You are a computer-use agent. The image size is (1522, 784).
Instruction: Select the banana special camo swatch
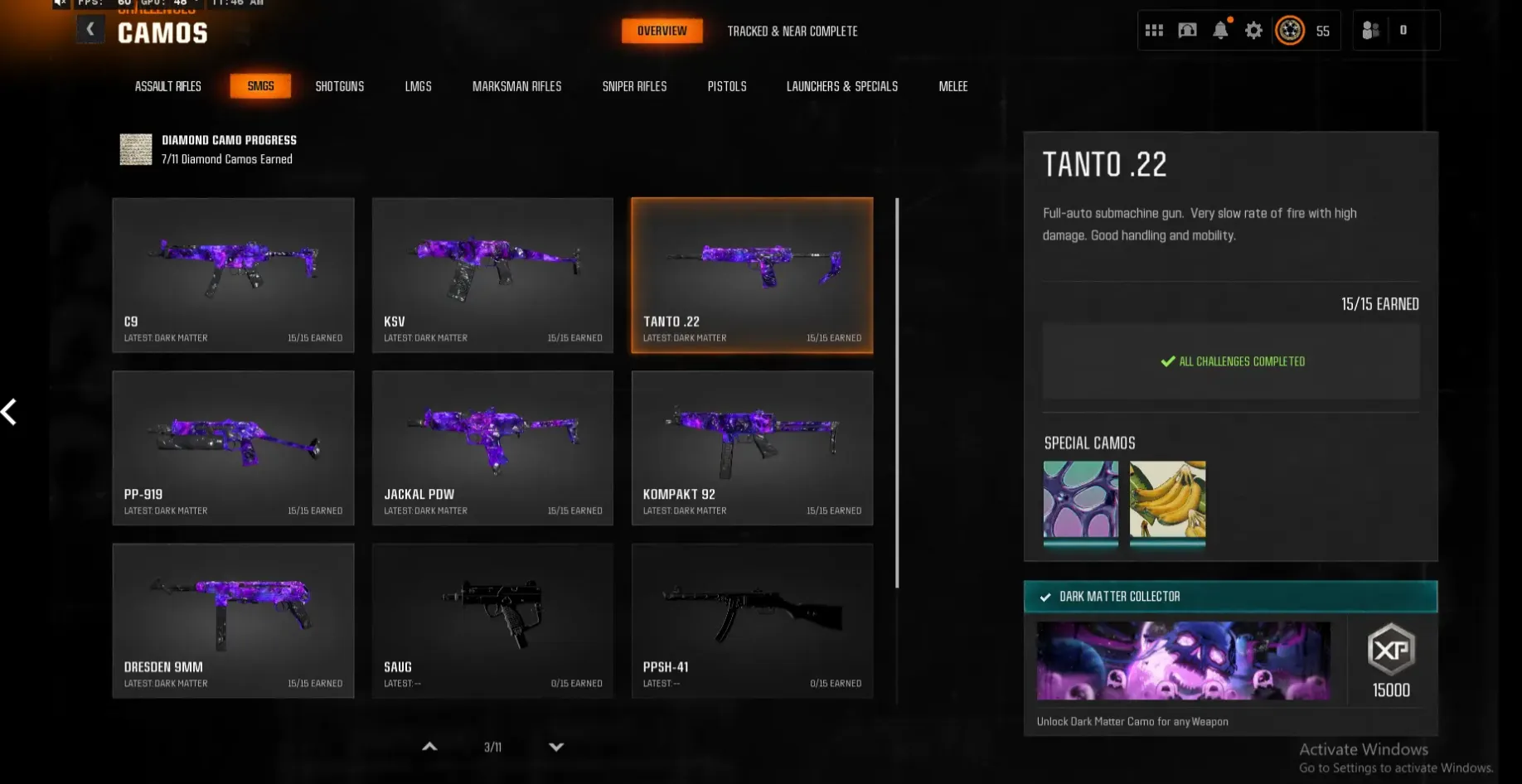[1168, 504]
